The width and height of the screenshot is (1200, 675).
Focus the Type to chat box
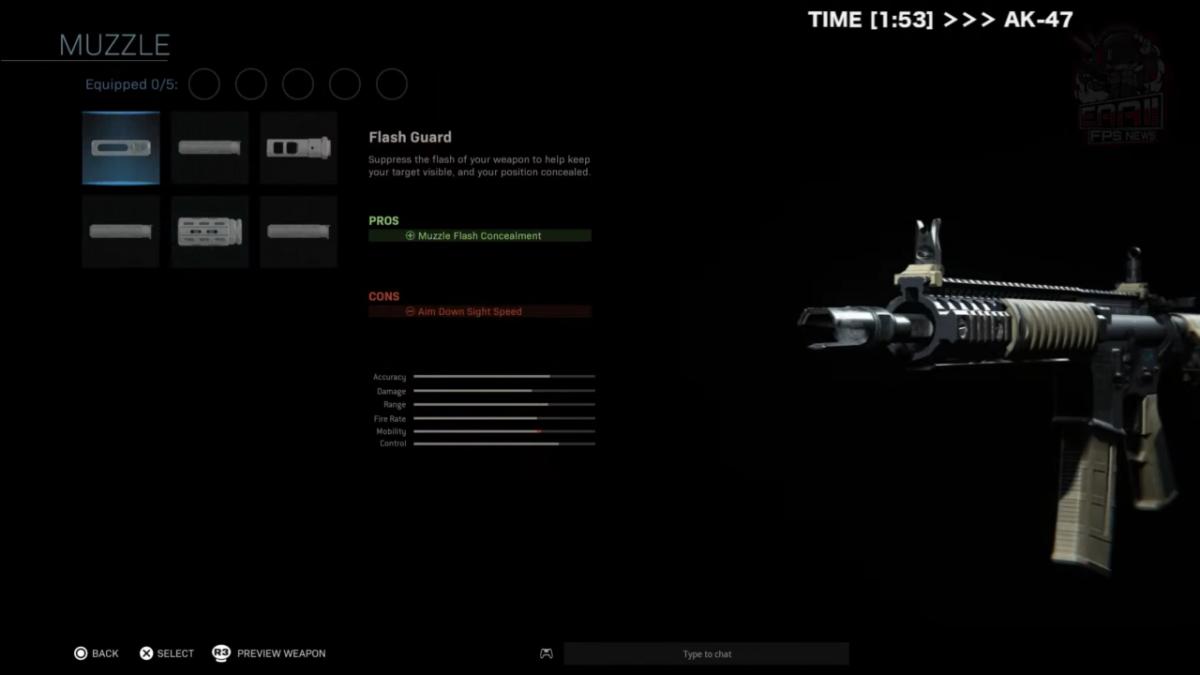[706, 654]
